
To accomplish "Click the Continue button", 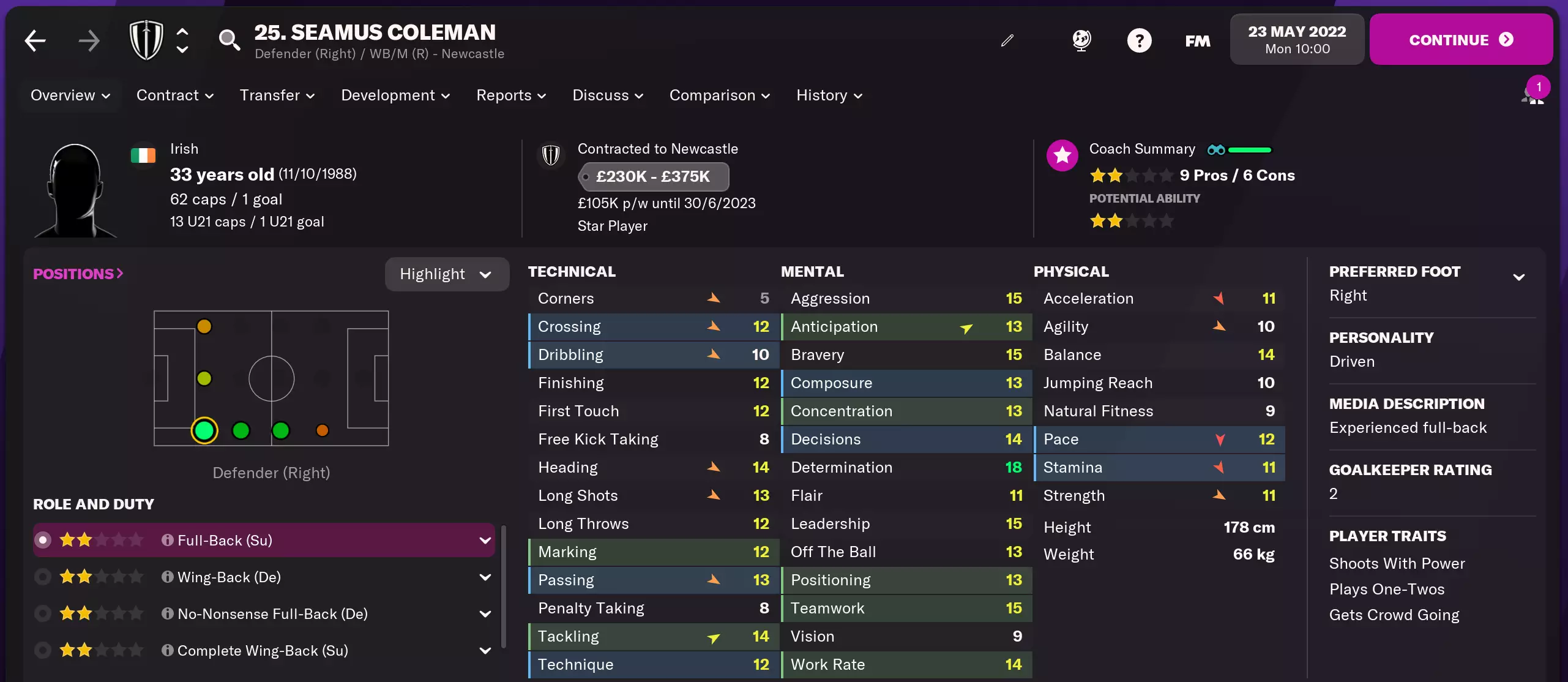I will click(x=1460, y=40).
